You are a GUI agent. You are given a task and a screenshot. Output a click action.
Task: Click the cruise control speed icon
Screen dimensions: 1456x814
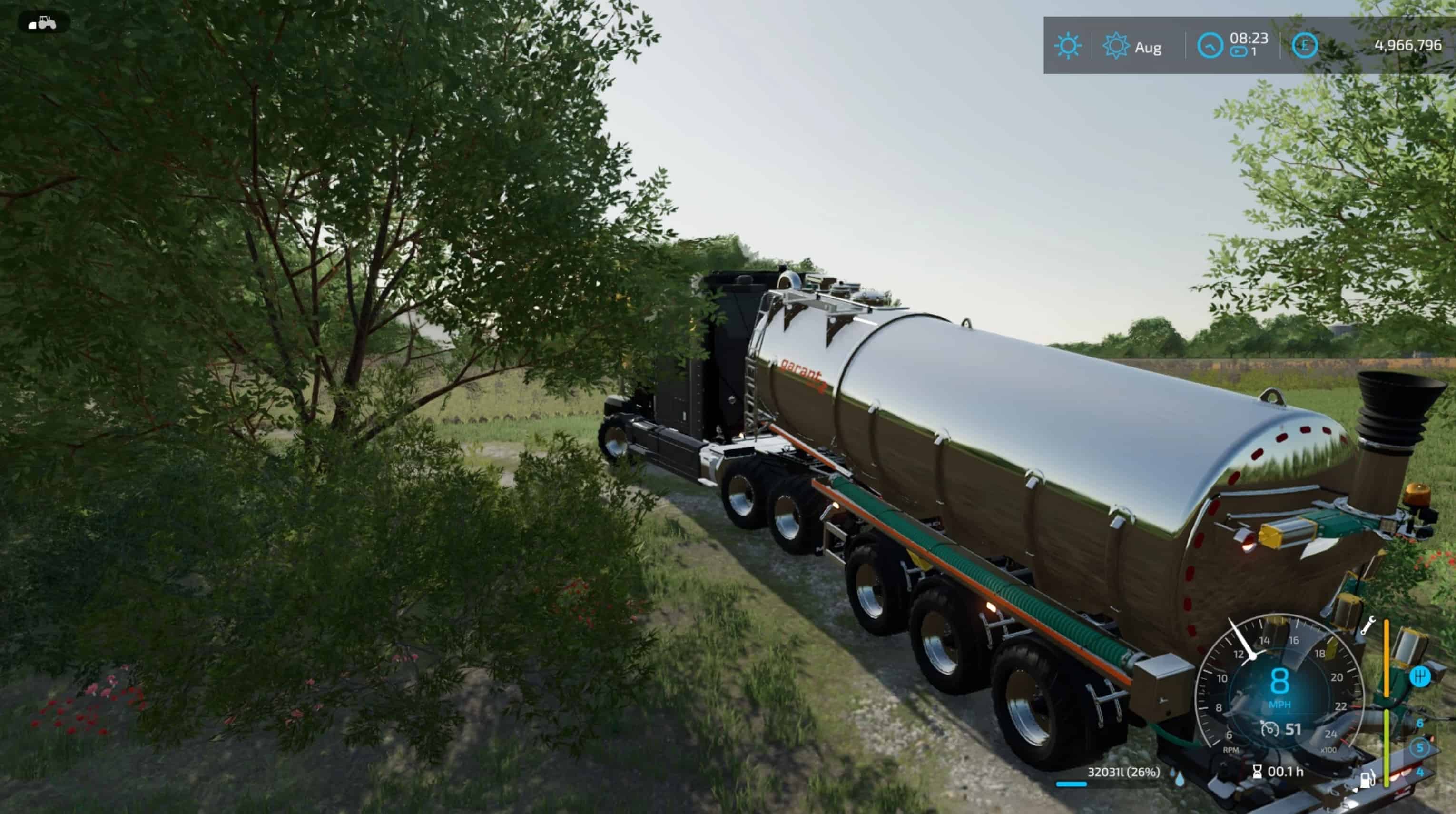1269,729
